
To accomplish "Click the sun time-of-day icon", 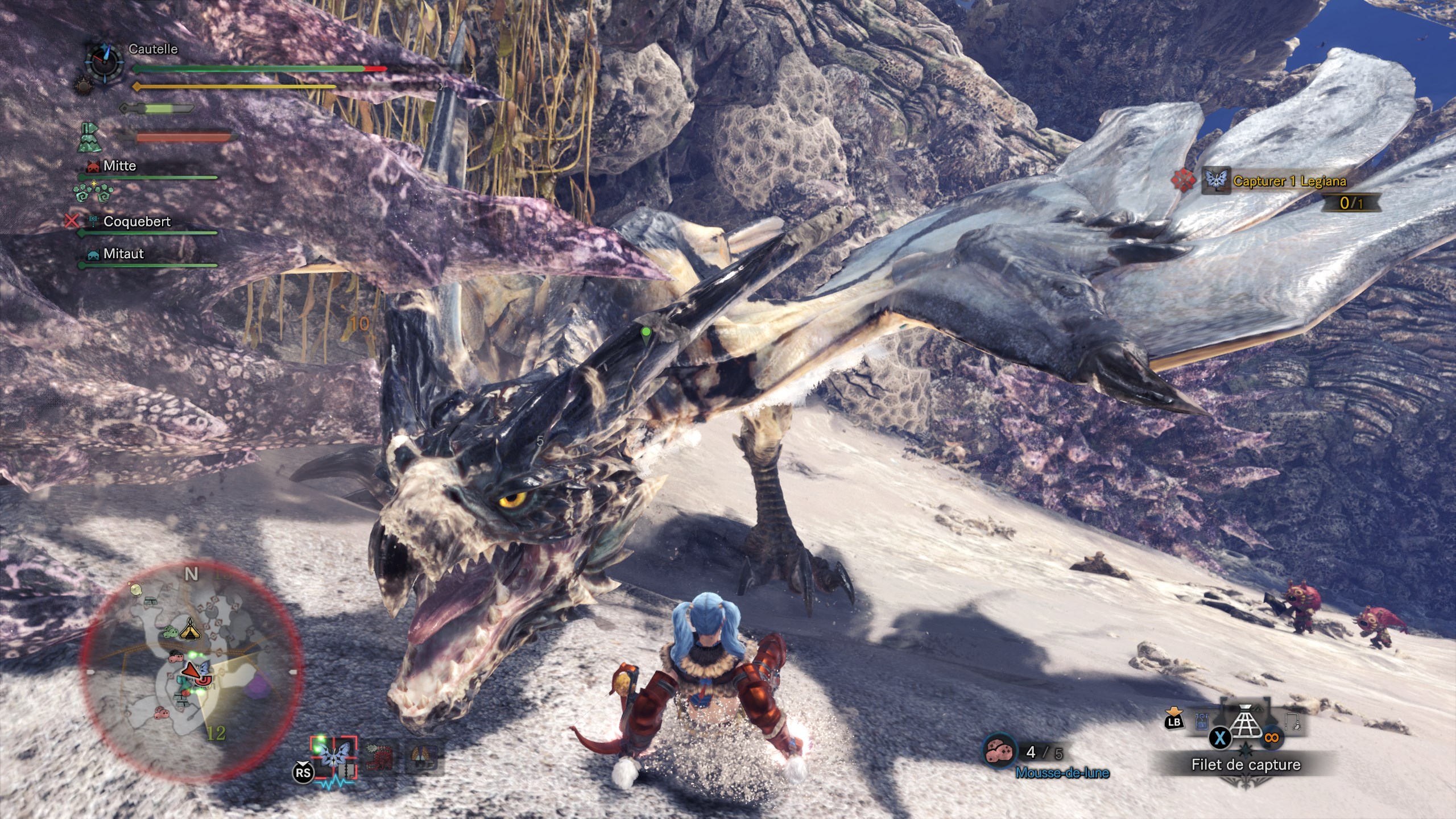I will (84, 86).
